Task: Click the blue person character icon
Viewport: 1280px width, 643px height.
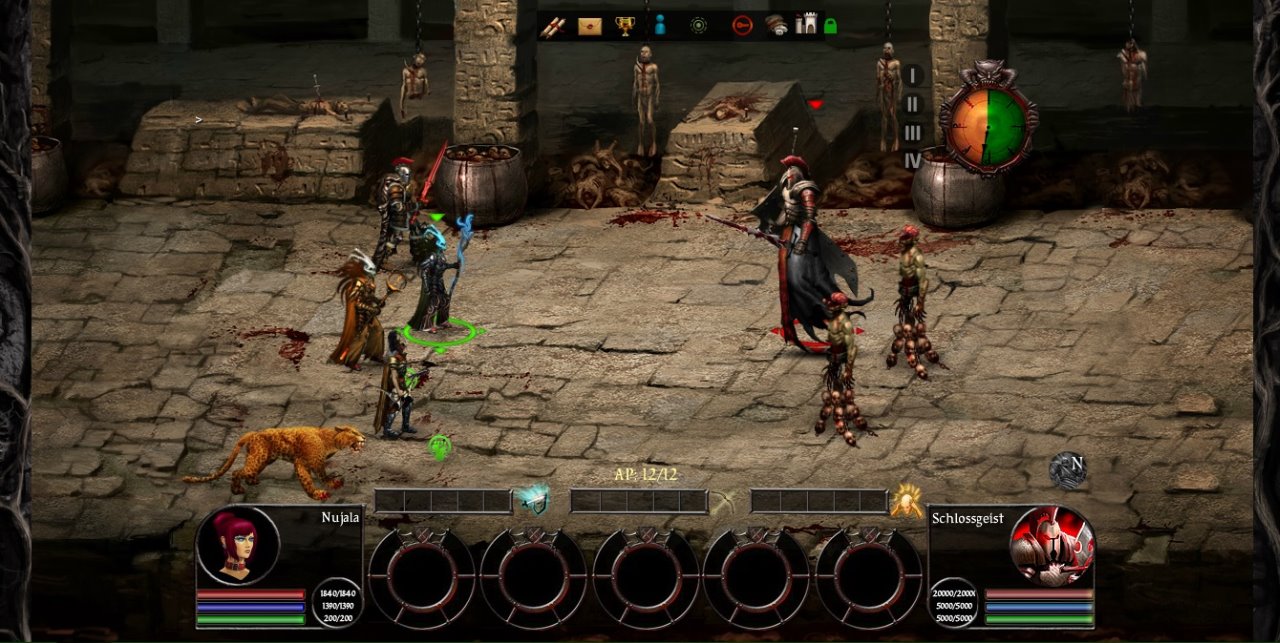Action: [660, 26]
